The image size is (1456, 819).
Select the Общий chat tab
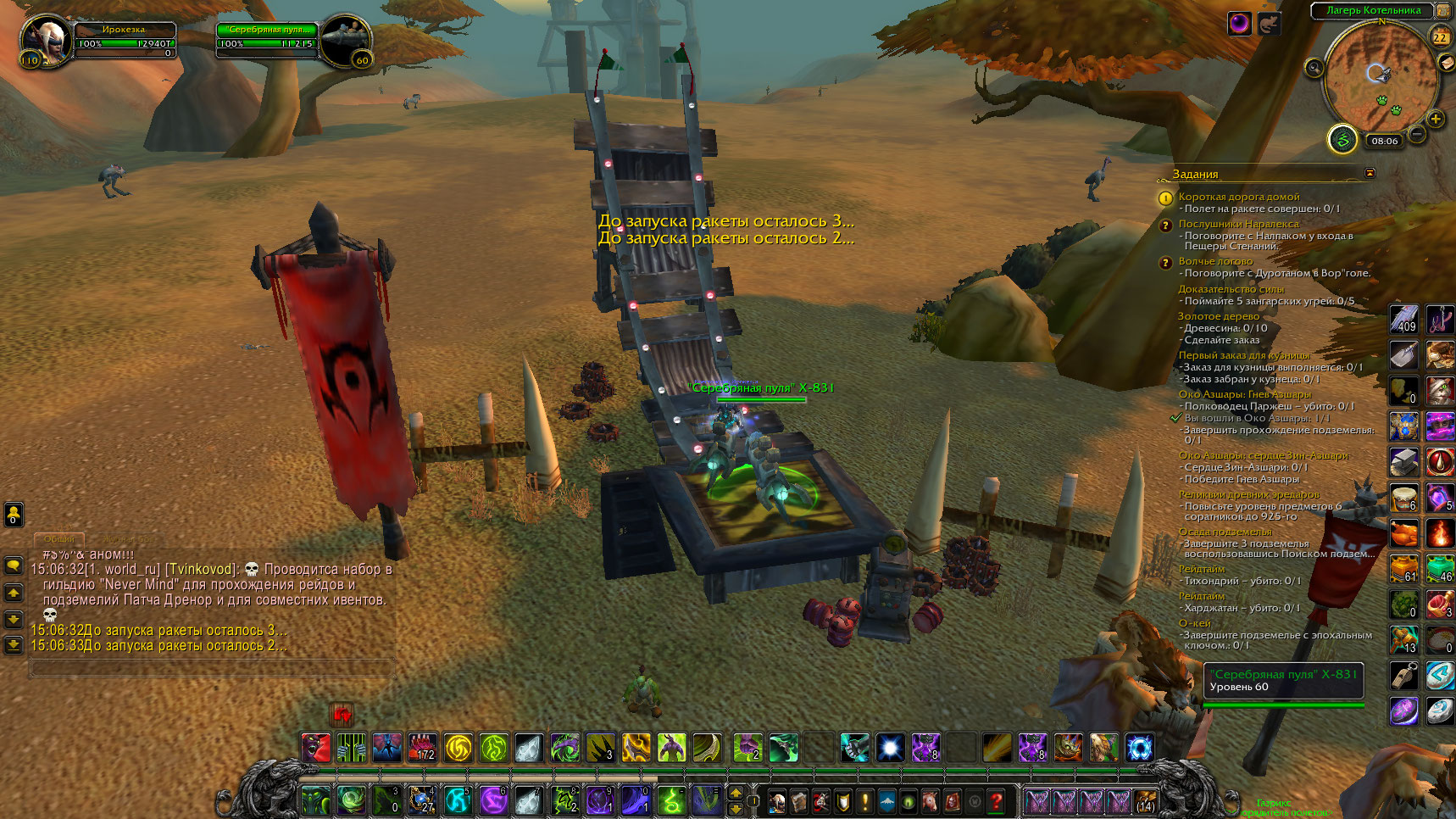coord(59,539)
